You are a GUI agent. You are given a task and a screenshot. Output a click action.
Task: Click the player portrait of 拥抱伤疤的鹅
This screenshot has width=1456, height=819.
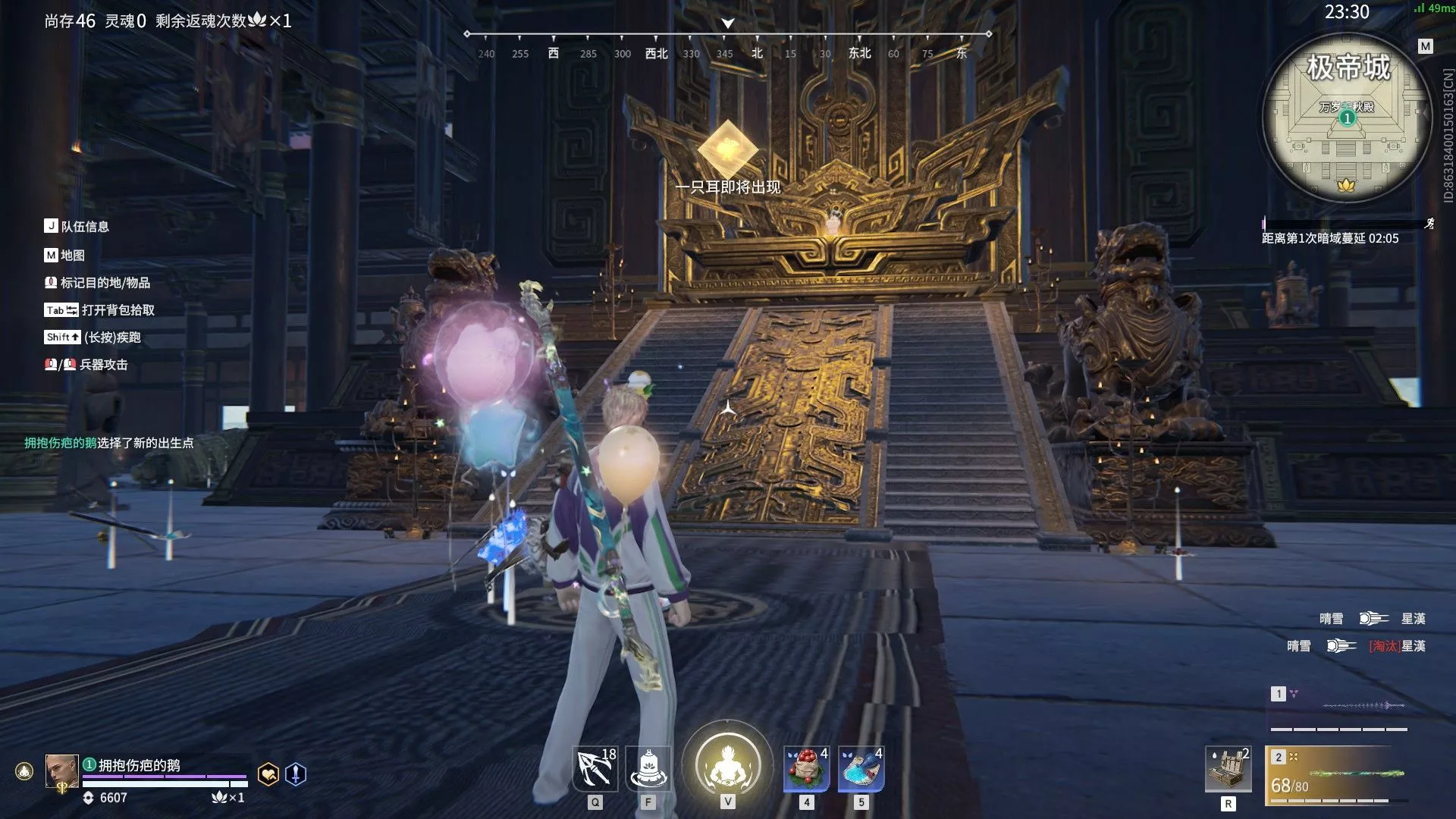point(61,771)
